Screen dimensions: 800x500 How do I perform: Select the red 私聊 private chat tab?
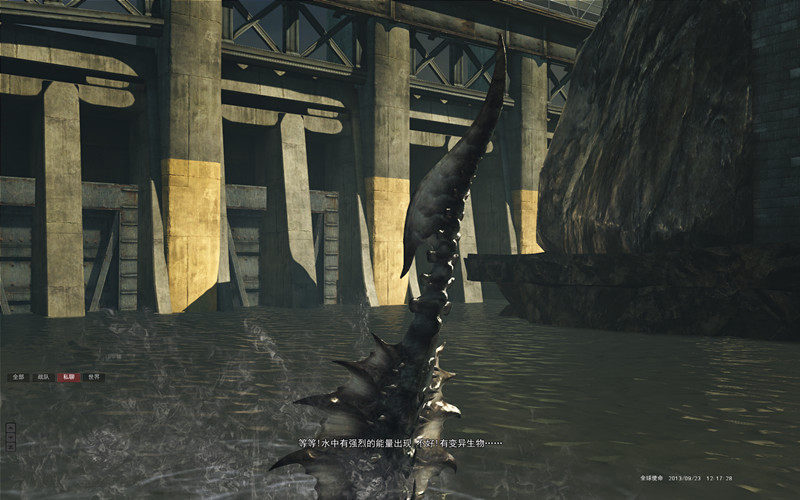68,377
